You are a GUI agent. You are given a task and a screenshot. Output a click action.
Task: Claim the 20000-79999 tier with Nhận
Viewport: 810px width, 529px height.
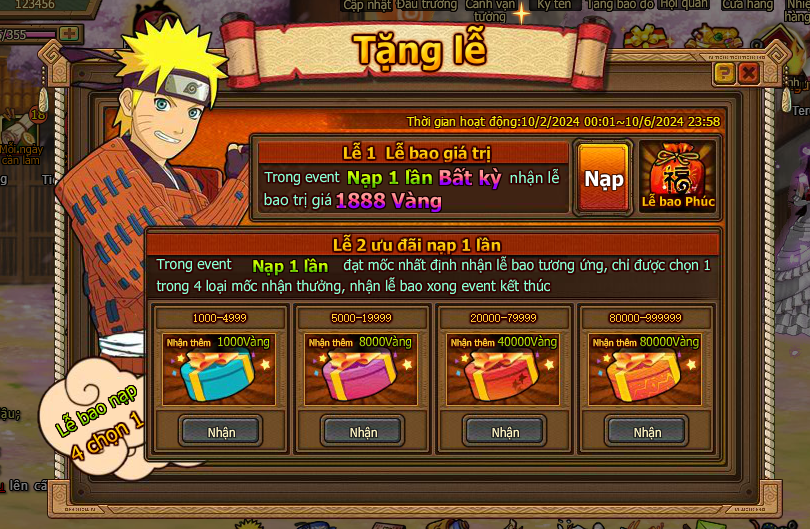[x=505, y=432]
